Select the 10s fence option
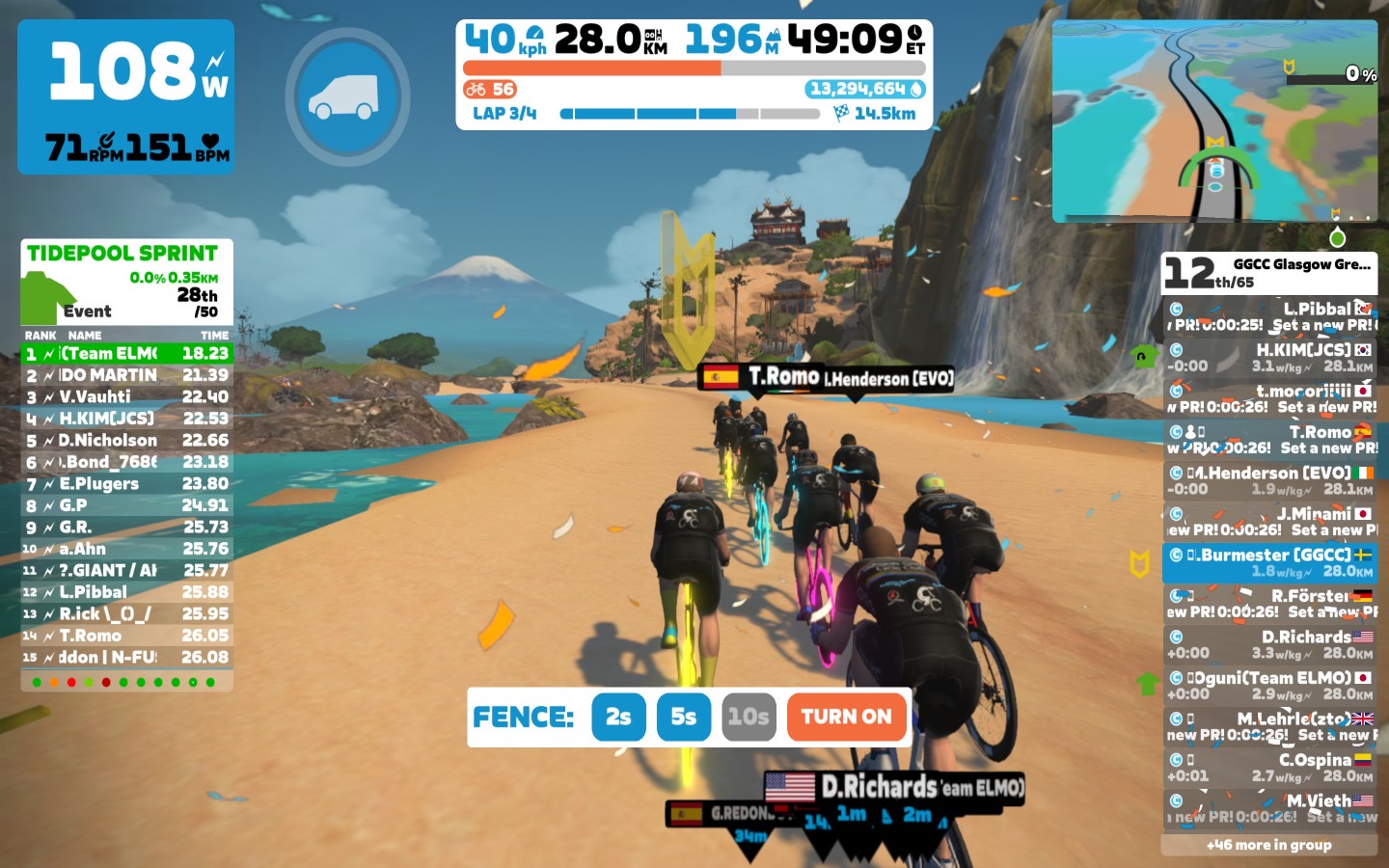 (749, 717)
